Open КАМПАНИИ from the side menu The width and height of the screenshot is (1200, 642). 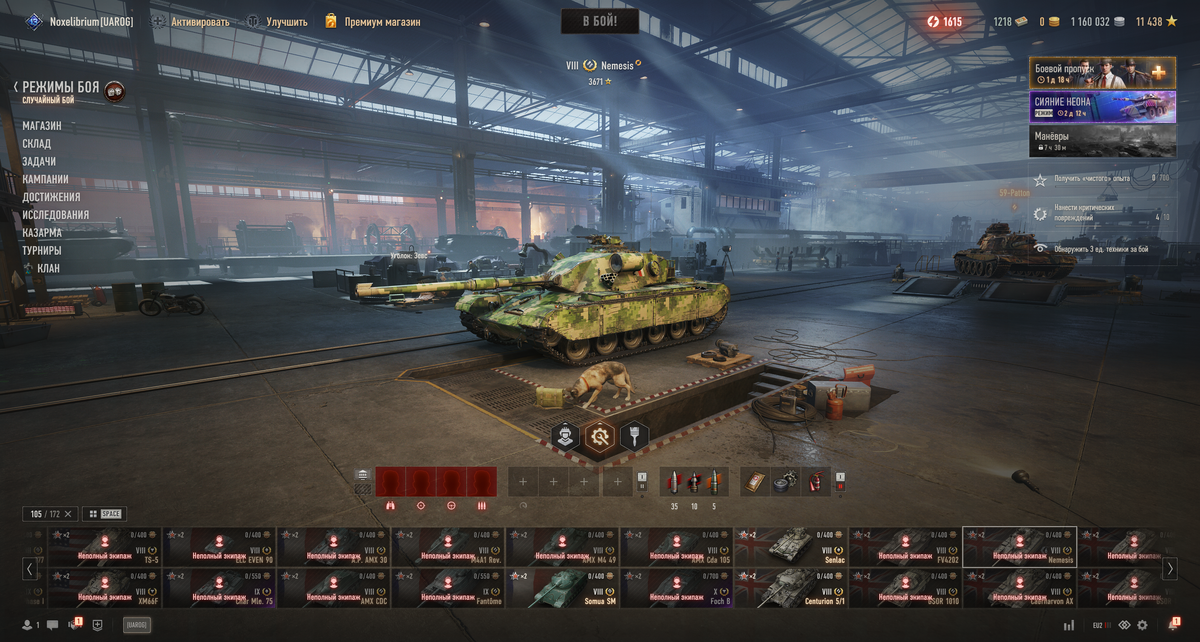tap(46, 180)
